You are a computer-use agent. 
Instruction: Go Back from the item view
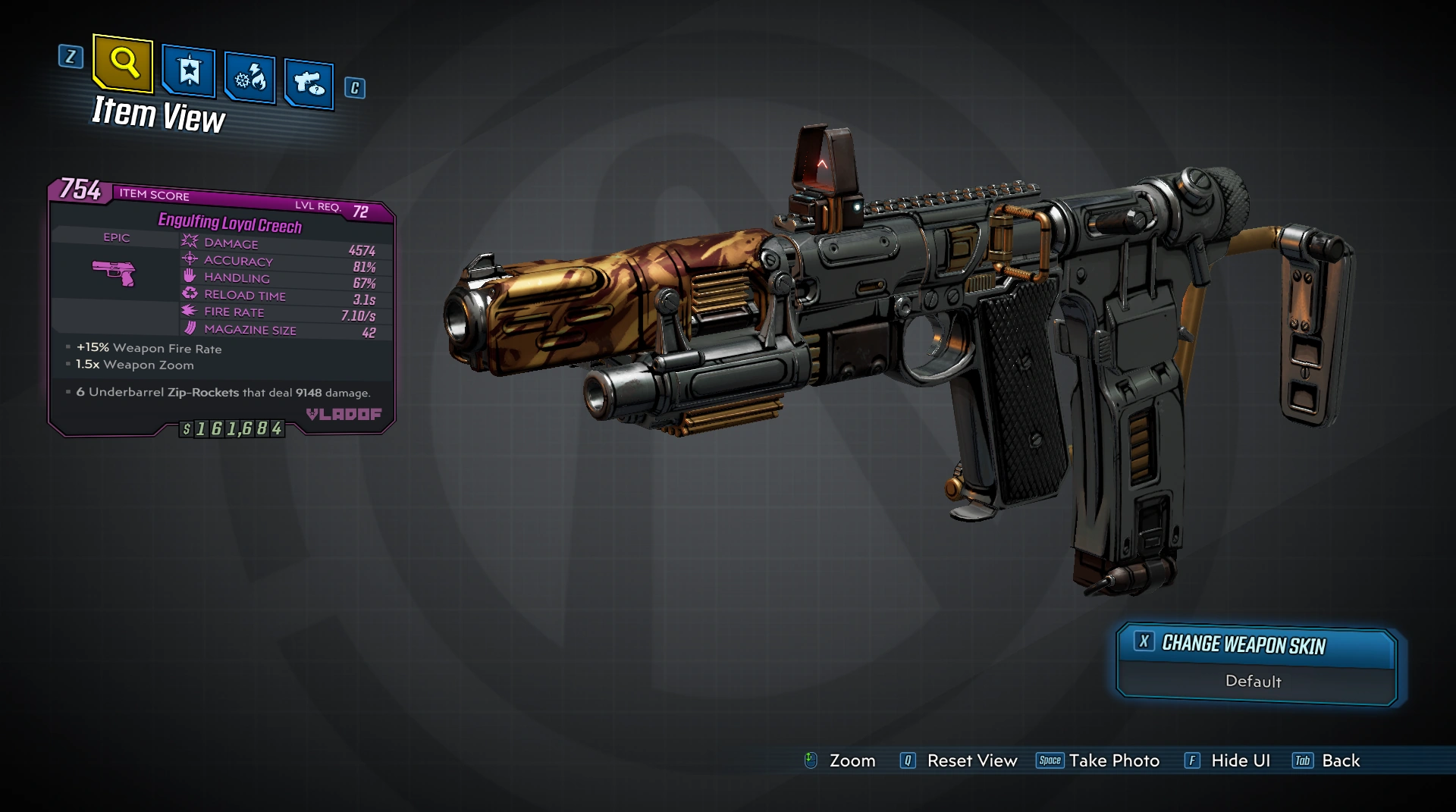[1327, 760]
